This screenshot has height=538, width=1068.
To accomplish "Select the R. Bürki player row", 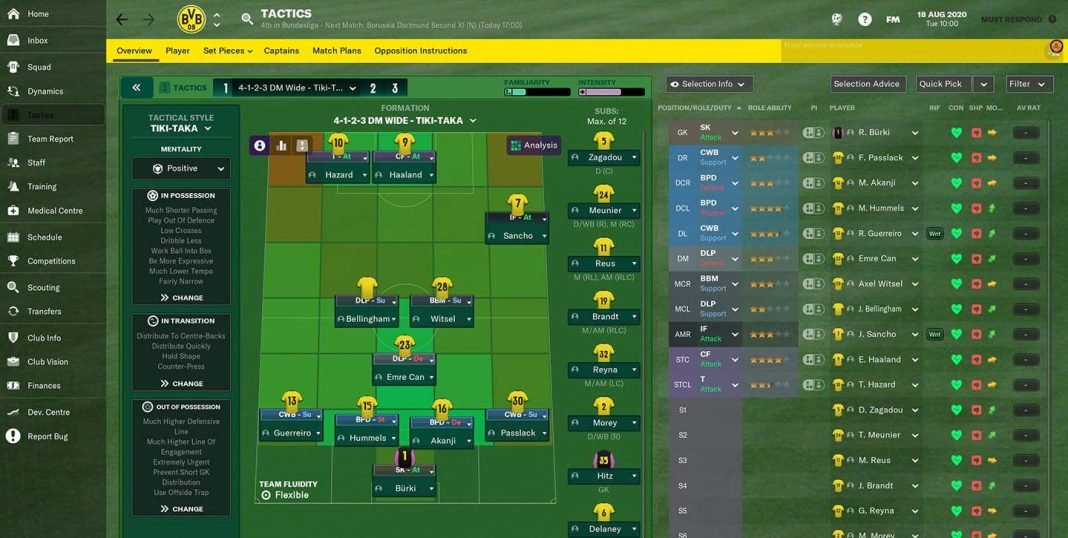I will click(874, 133).
